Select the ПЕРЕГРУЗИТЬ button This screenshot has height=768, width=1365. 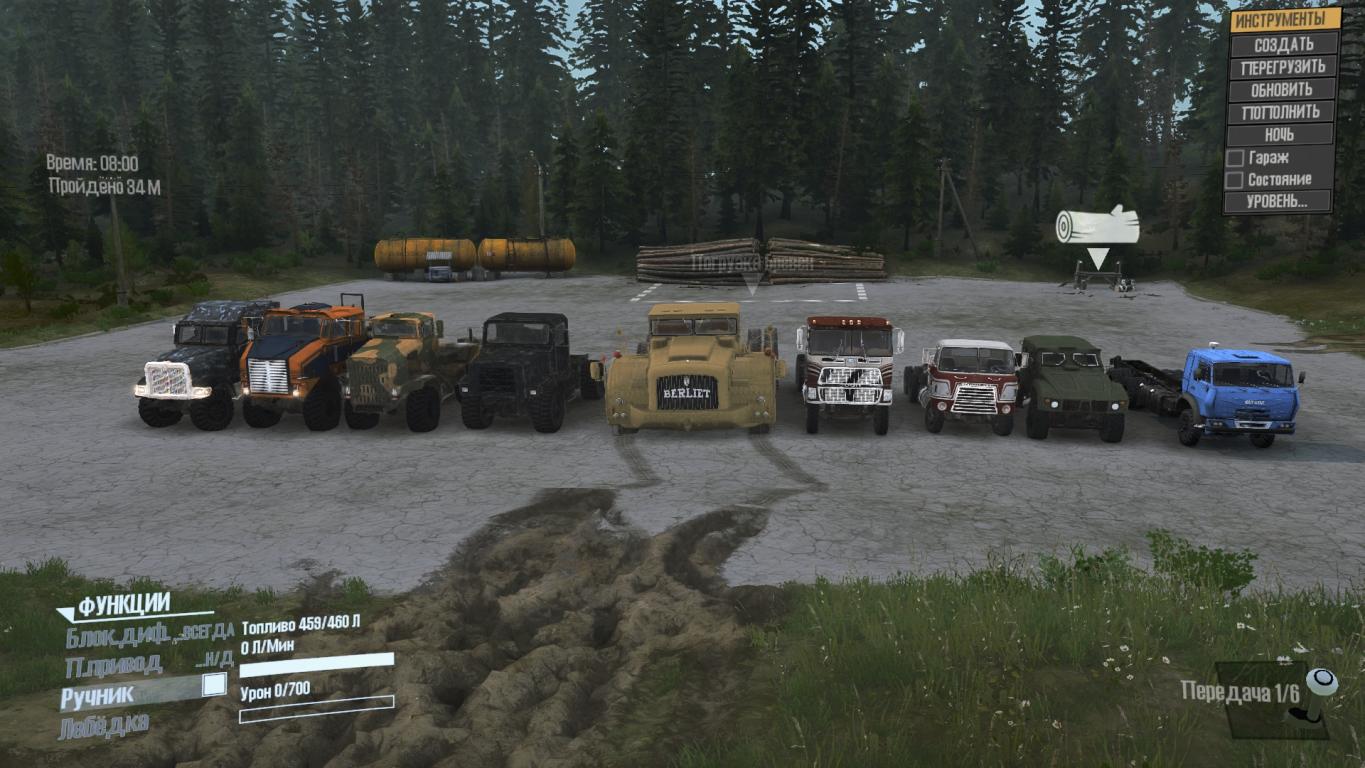(1284, 67)
